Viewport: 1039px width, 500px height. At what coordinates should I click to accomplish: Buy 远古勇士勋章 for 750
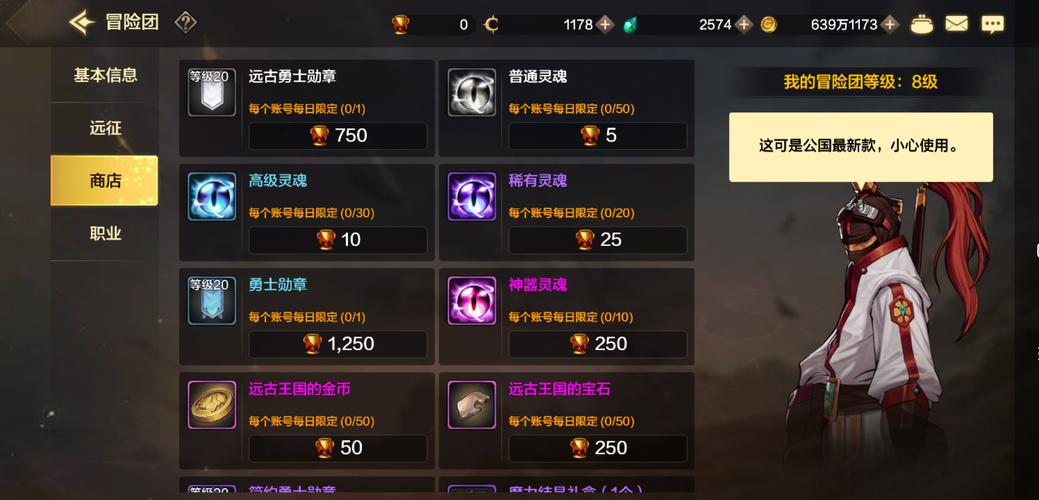(x=338, y=136)
